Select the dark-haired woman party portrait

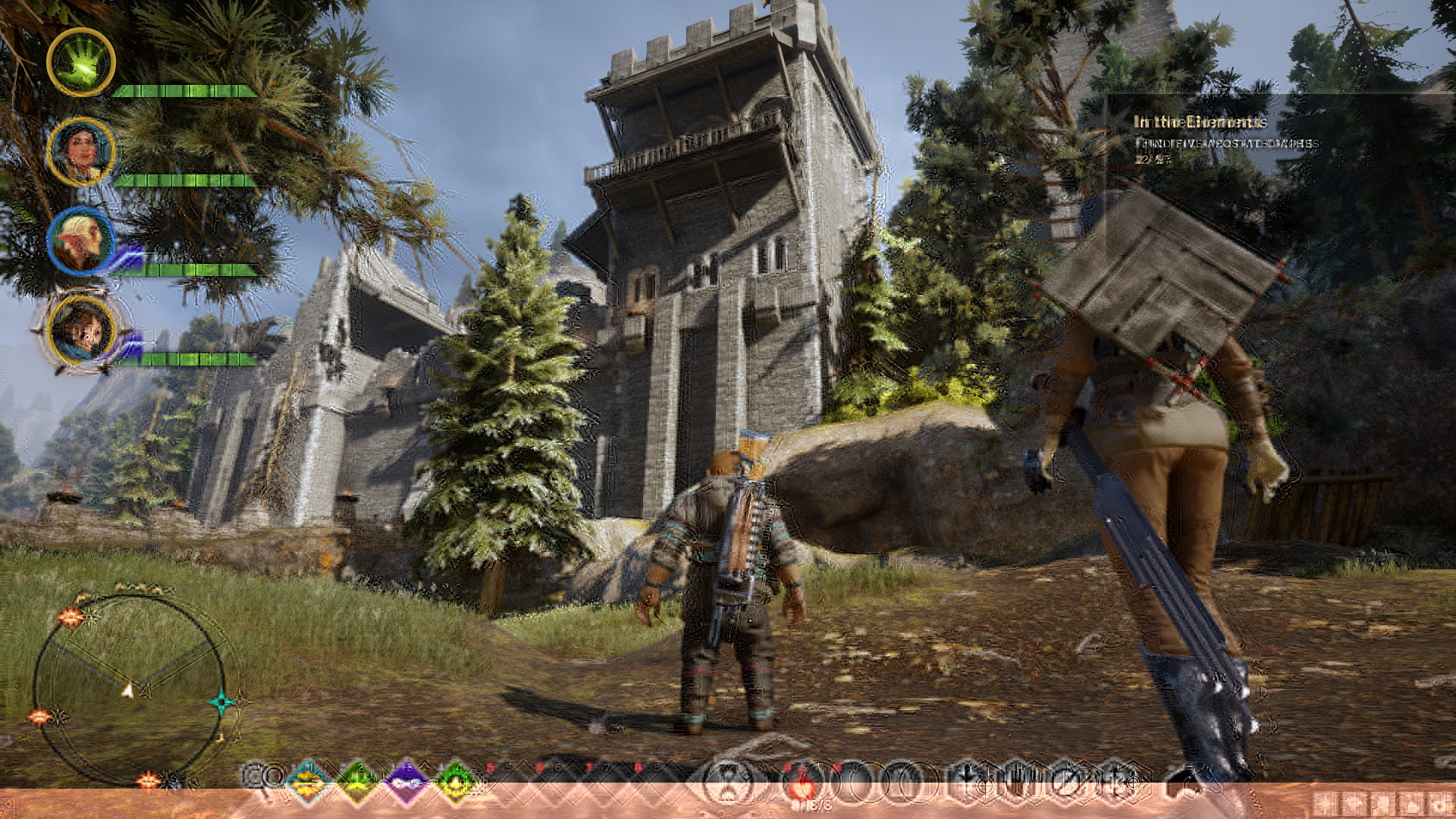[x=81, y=152]
